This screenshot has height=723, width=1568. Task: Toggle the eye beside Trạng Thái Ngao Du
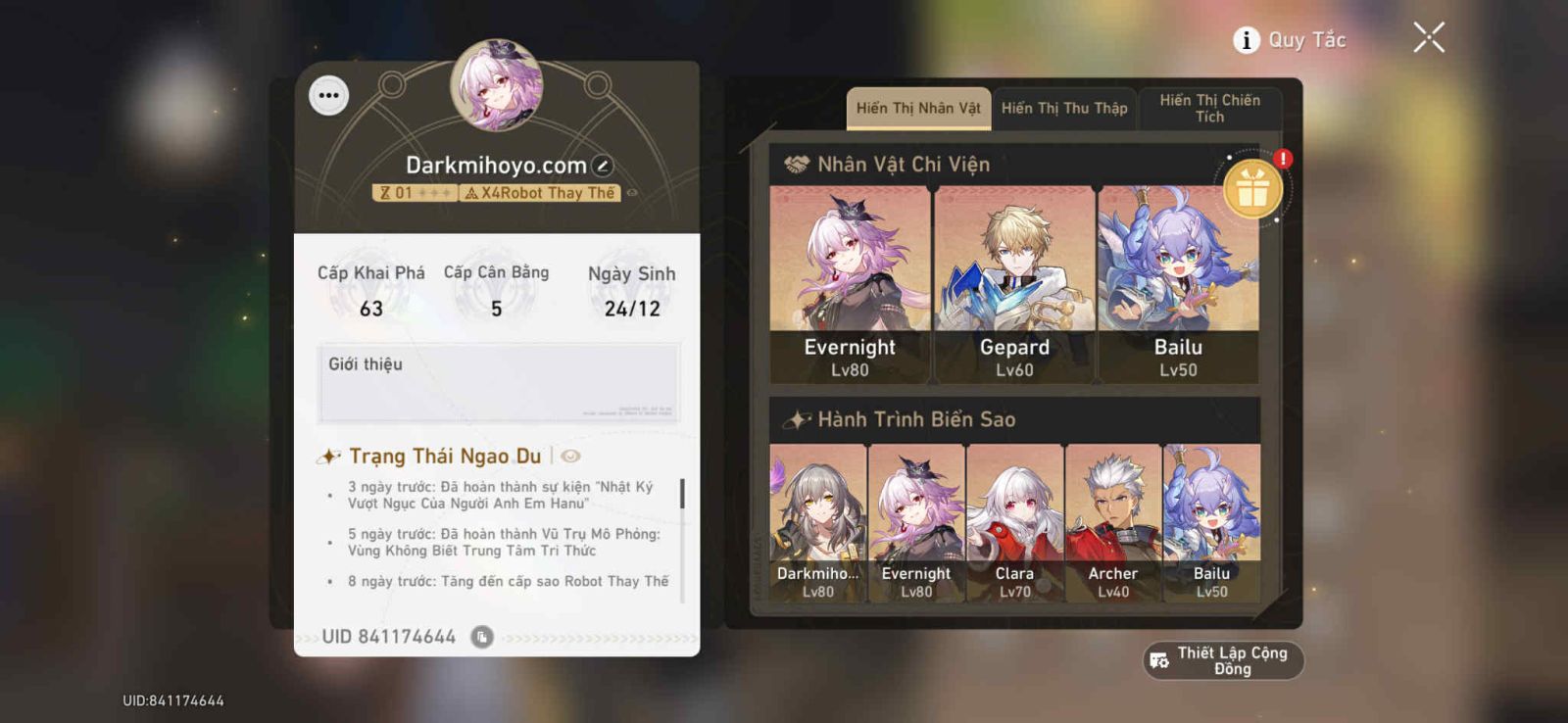571,455
